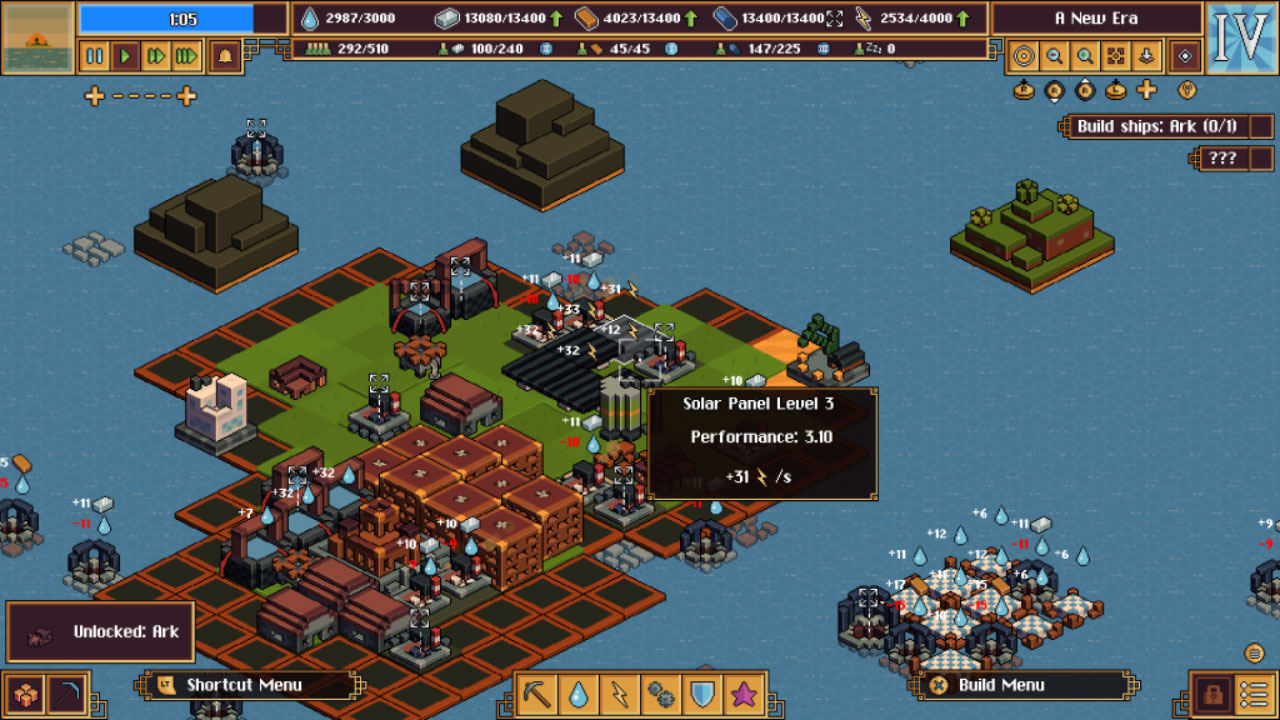The width and height of the screenshot is (1280, 720).
Task: Open the list menu icon
Action: pos(1253,693)
